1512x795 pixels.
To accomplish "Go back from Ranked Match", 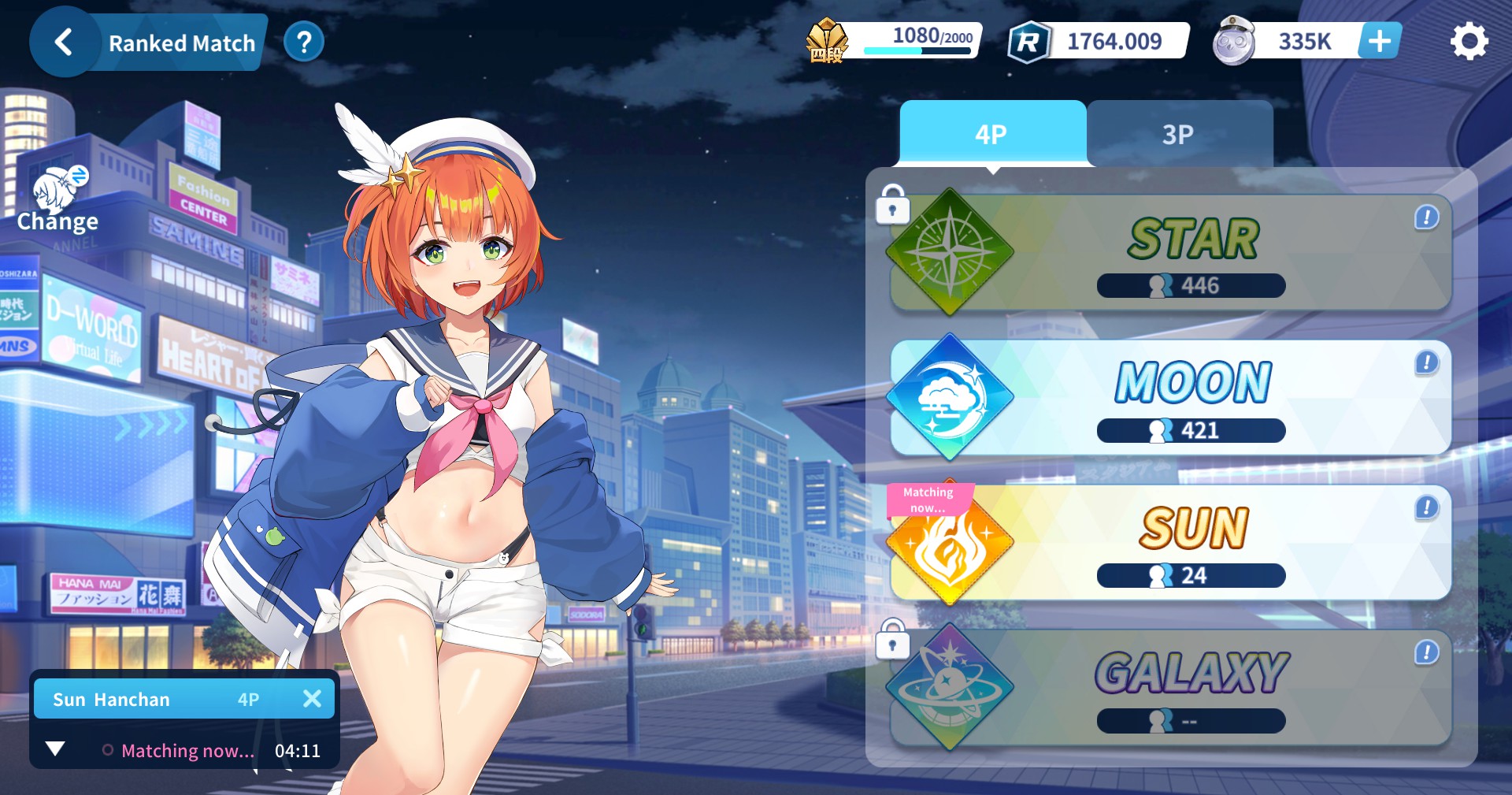I will (64, 43).
